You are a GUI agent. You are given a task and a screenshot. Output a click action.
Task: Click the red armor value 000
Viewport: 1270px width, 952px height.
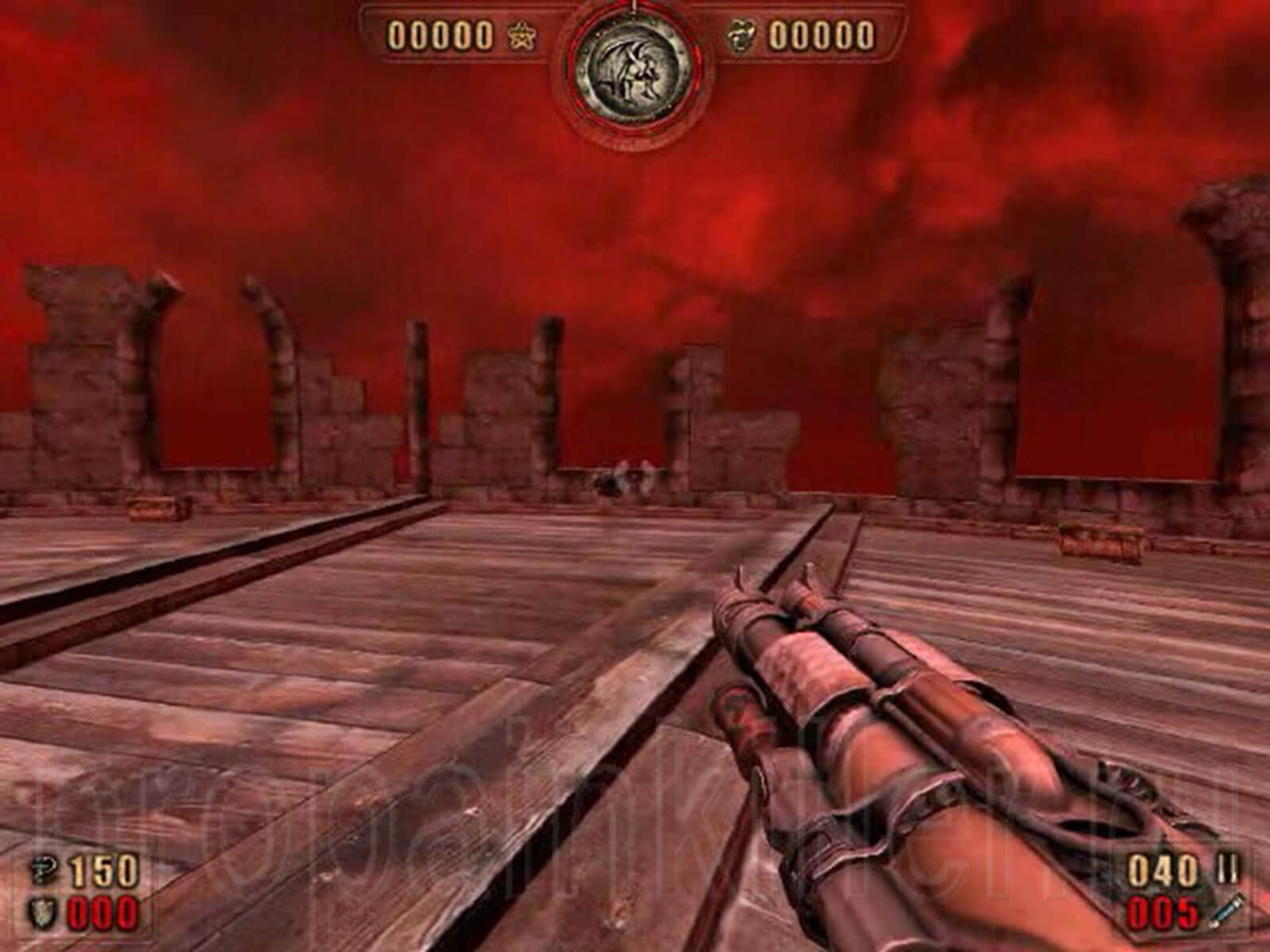(103, 912)
